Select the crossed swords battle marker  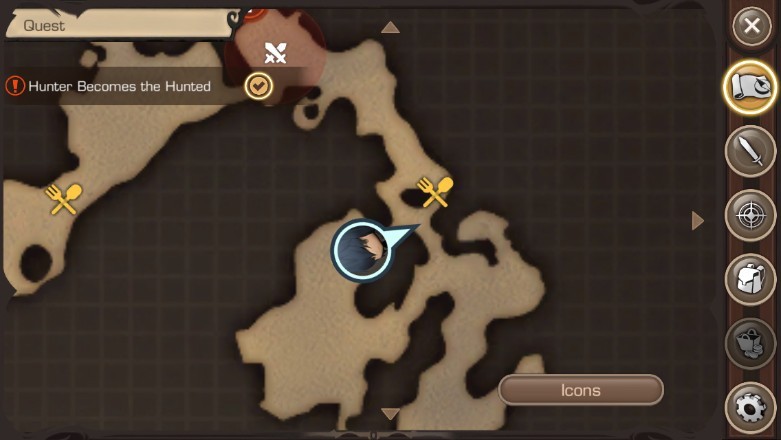pos(275,53)
